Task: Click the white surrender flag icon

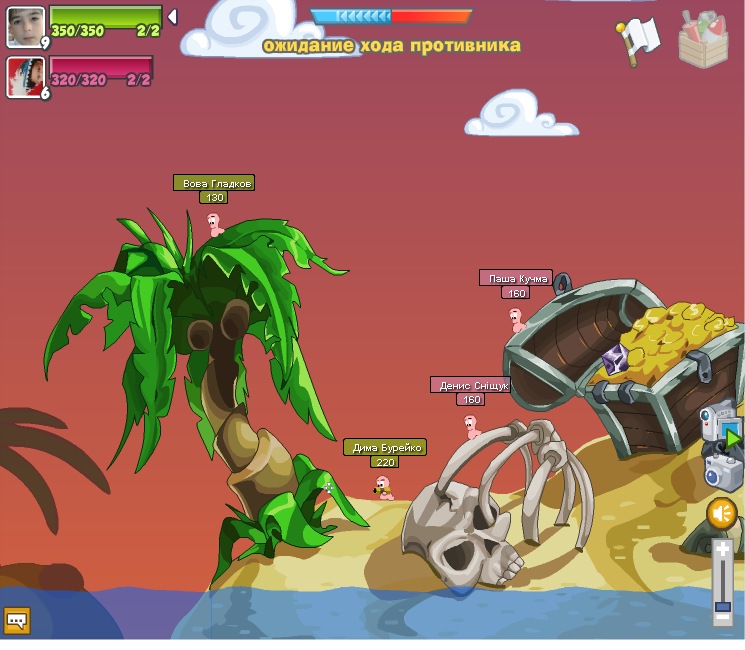Action: 637,40
